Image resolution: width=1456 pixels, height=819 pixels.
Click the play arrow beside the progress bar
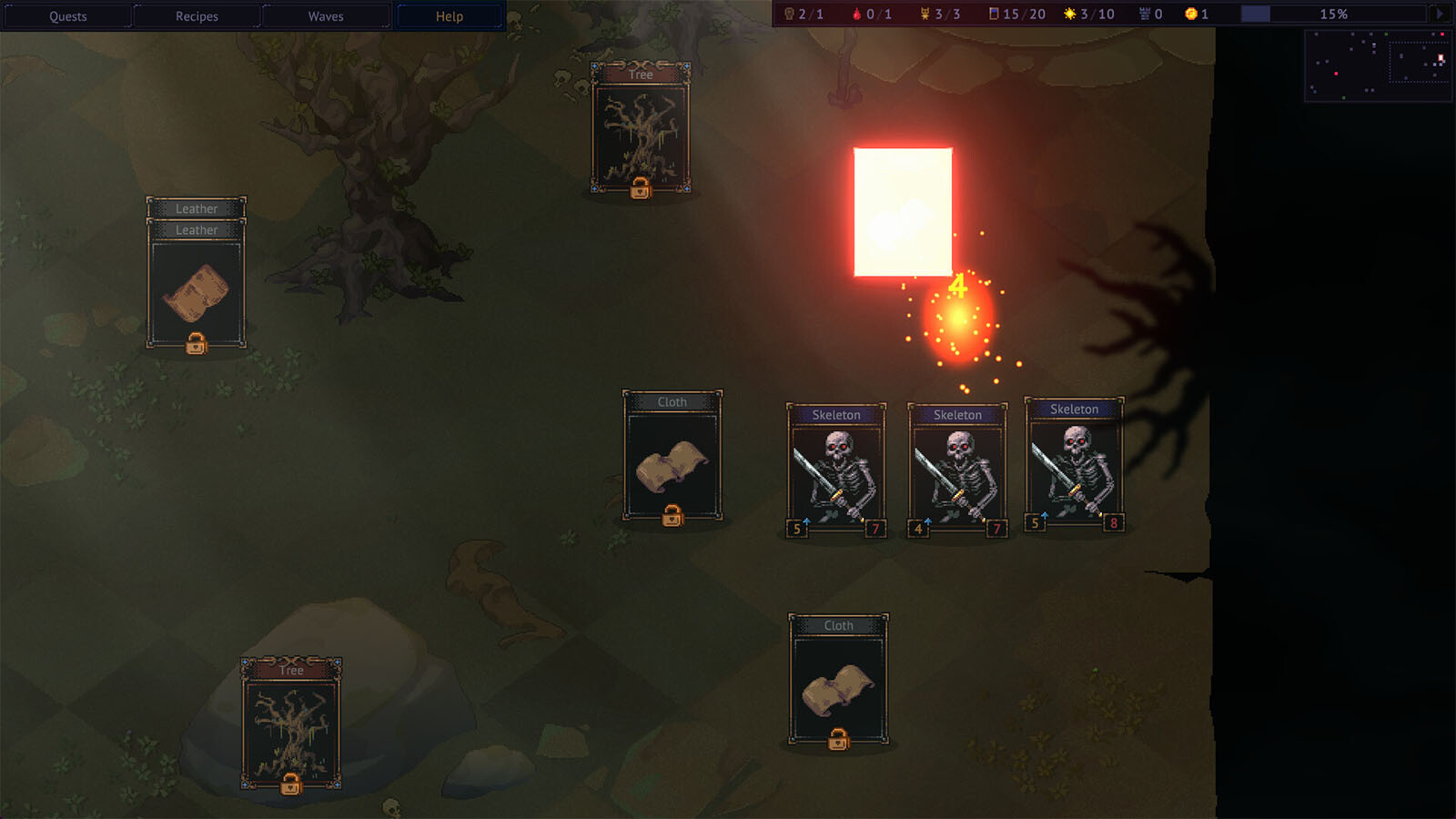pyautogui.click(x=1439, y=14)
